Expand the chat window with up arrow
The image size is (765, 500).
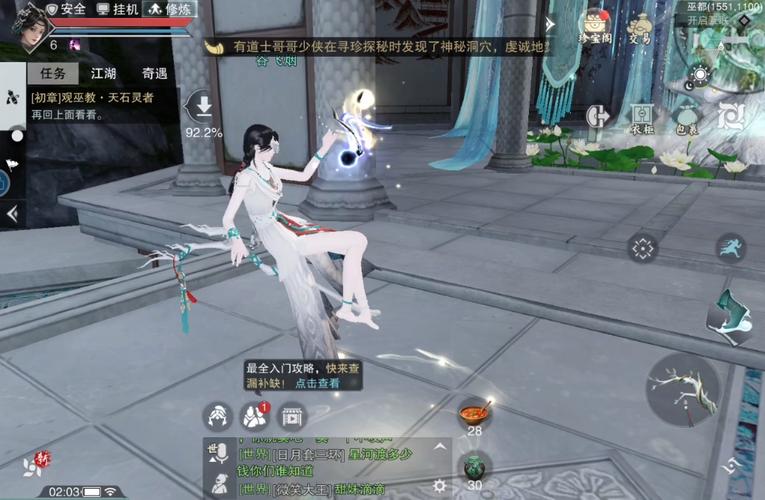click(x=439, y=450)
